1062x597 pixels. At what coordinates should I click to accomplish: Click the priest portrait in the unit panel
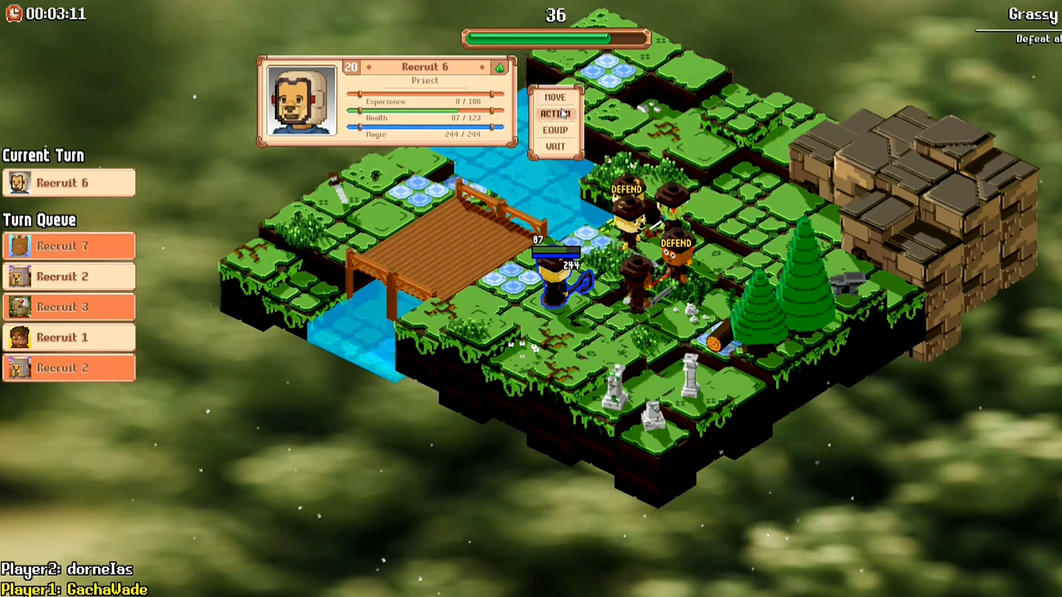[302, 101]
